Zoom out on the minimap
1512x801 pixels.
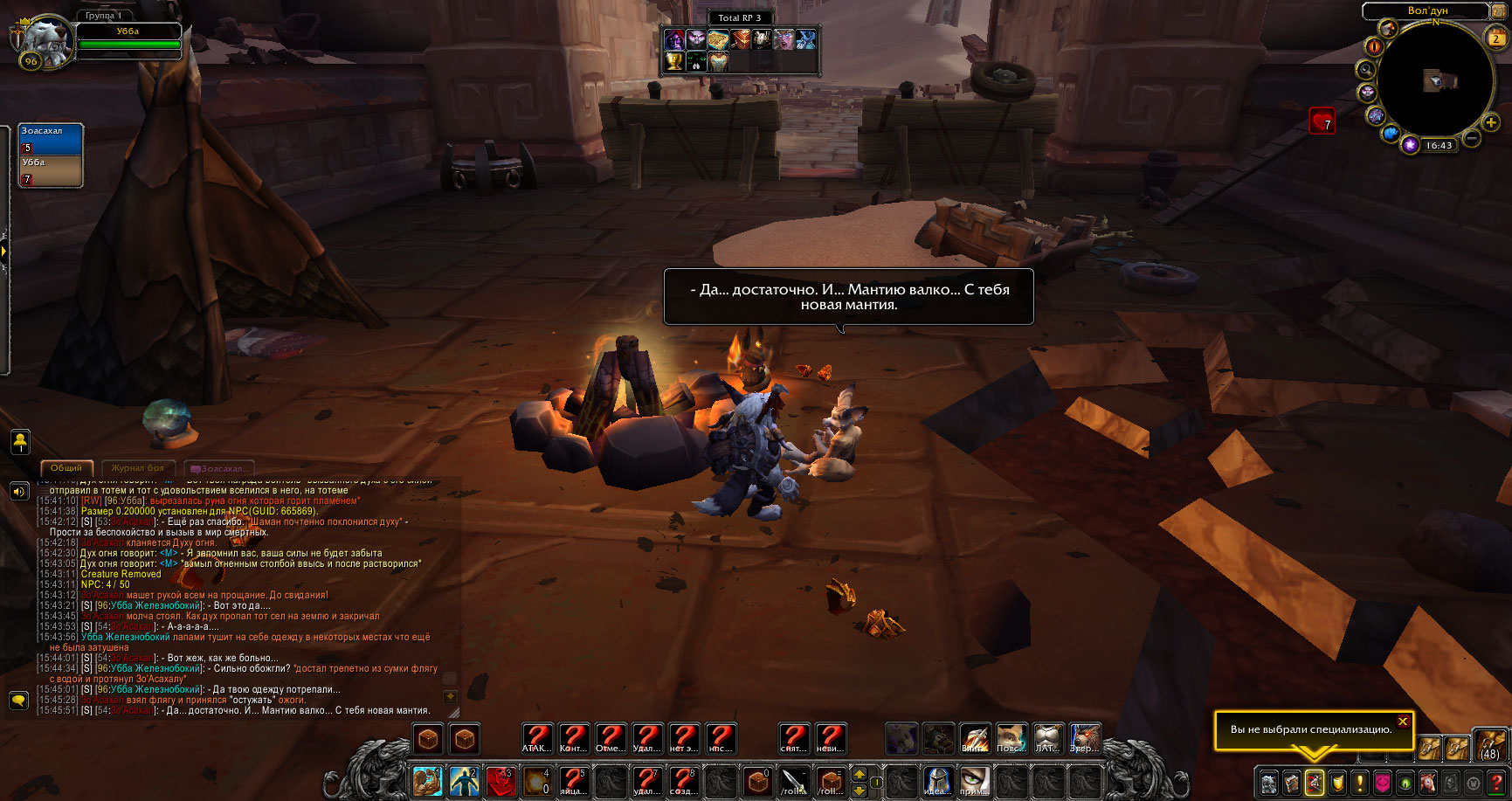click(x=1471, y=138)
